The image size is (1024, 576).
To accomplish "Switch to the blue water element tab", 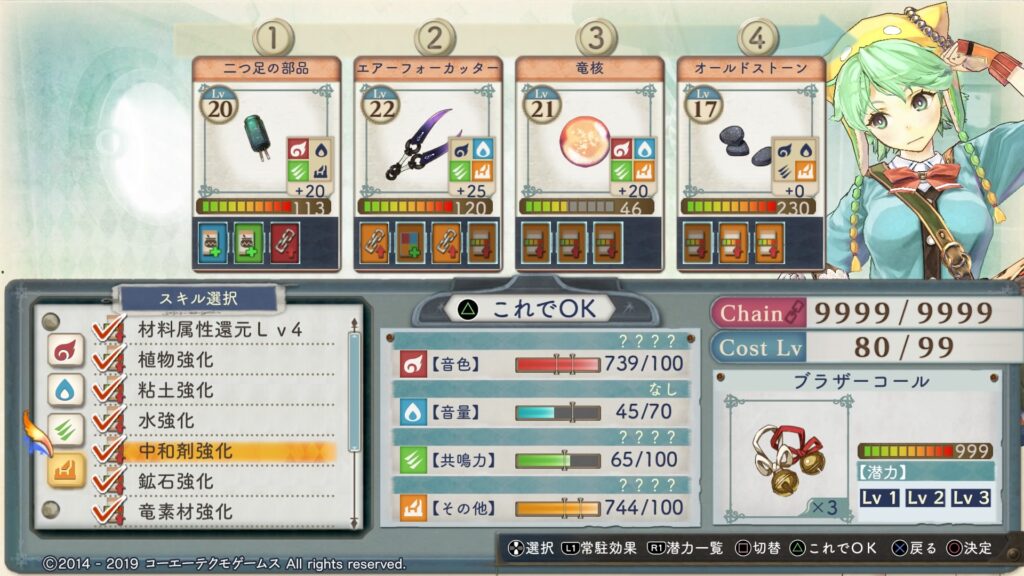I will (x=65, y=390).
